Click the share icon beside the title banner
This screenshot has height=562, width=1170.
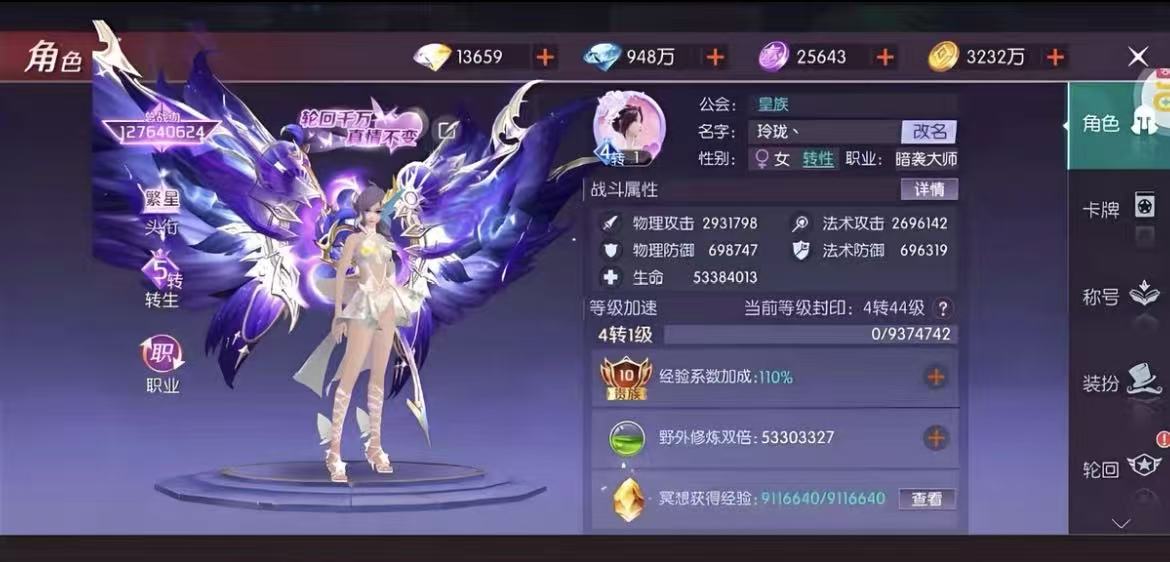pyautogui.click(x=446, y=130)
